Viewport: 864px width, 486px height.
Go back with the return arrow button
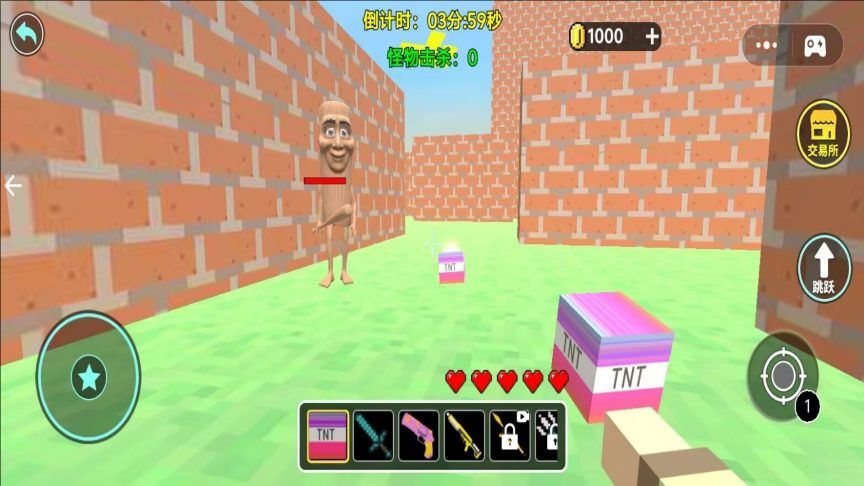click(27, 34)
